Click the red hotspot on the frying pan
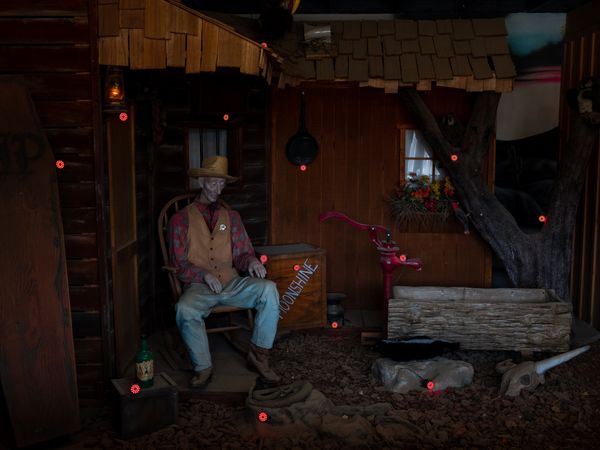 click(x=302, y=167)
